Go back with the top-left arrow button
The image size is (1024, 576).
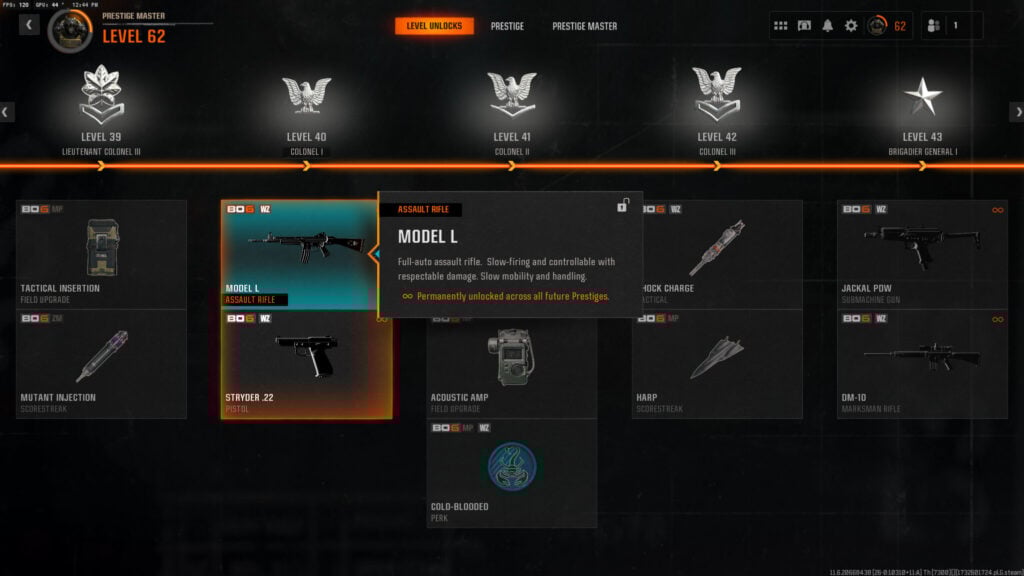(29, 24)
